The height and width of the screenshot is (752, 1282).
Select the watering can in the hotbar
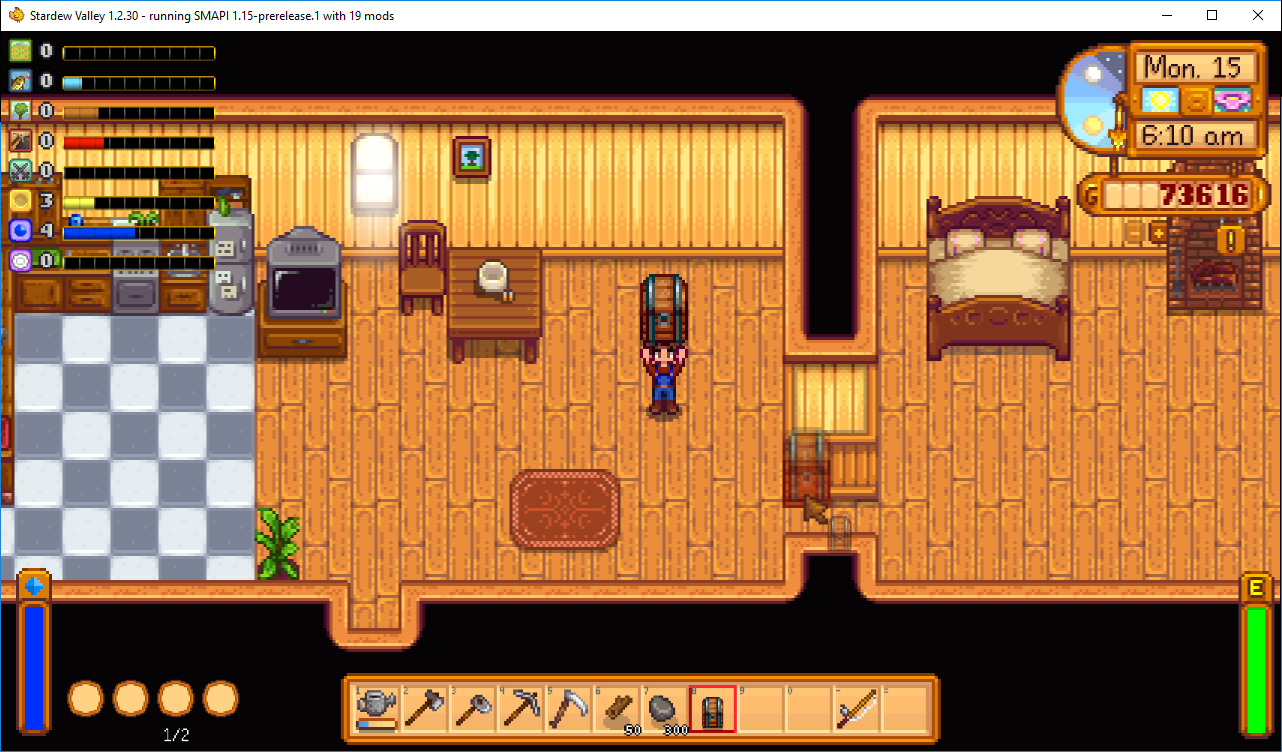click(x=377, y=709)
